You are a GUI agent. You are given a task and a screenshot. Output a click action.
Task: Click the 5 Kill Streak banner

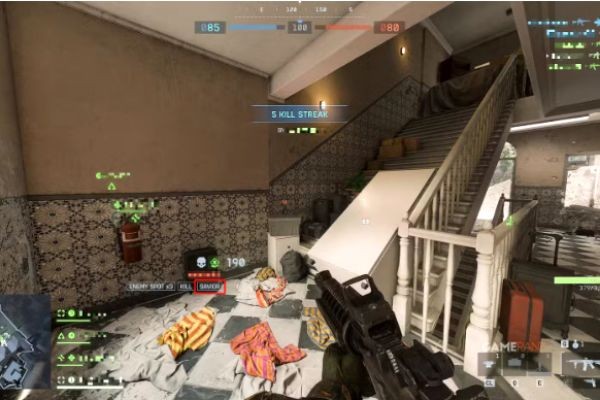[x=298, y=115]
